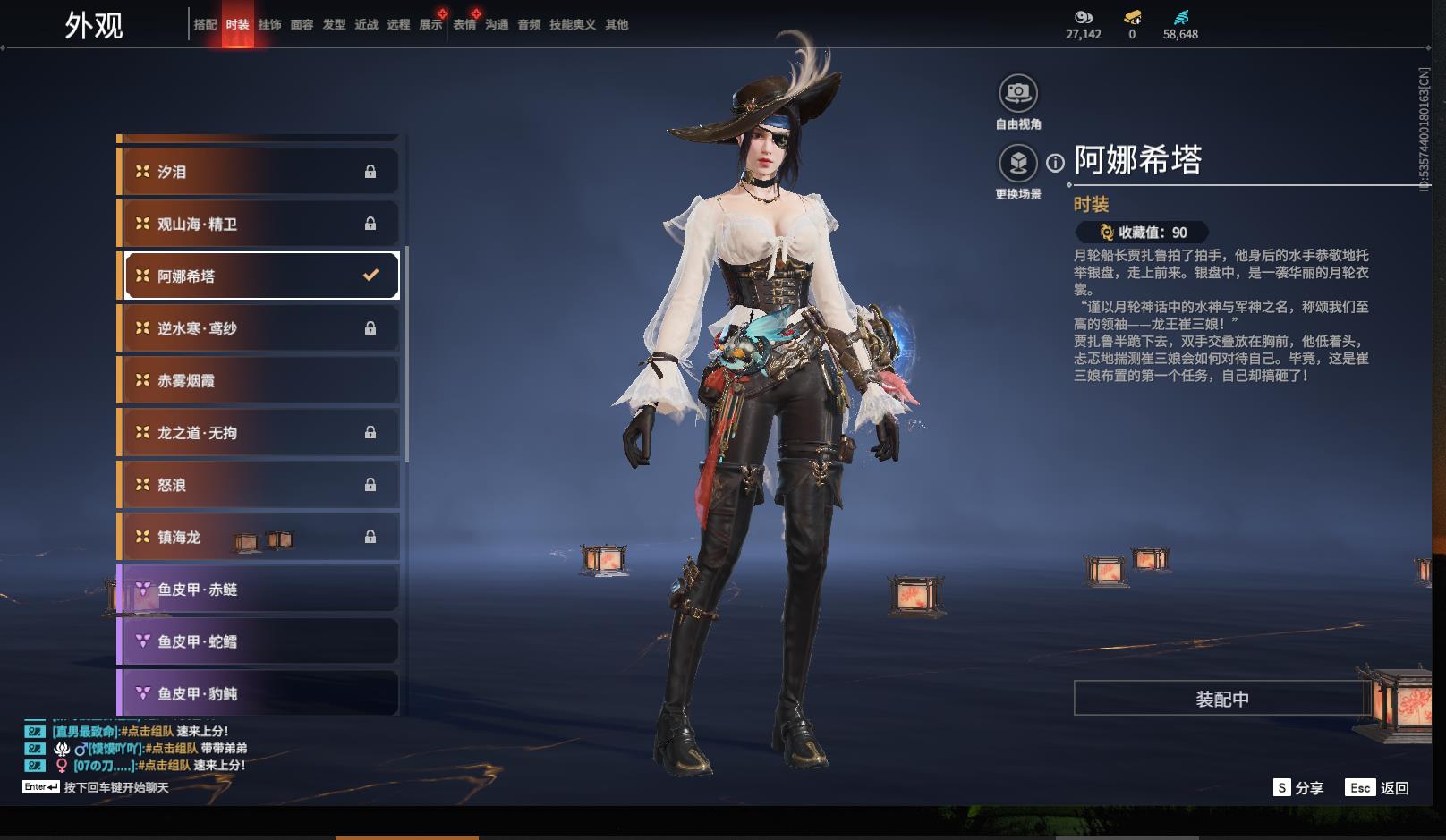Select the 龙之道·无拘 outfit
This screenshot has width=1446, height=840.
259,433
